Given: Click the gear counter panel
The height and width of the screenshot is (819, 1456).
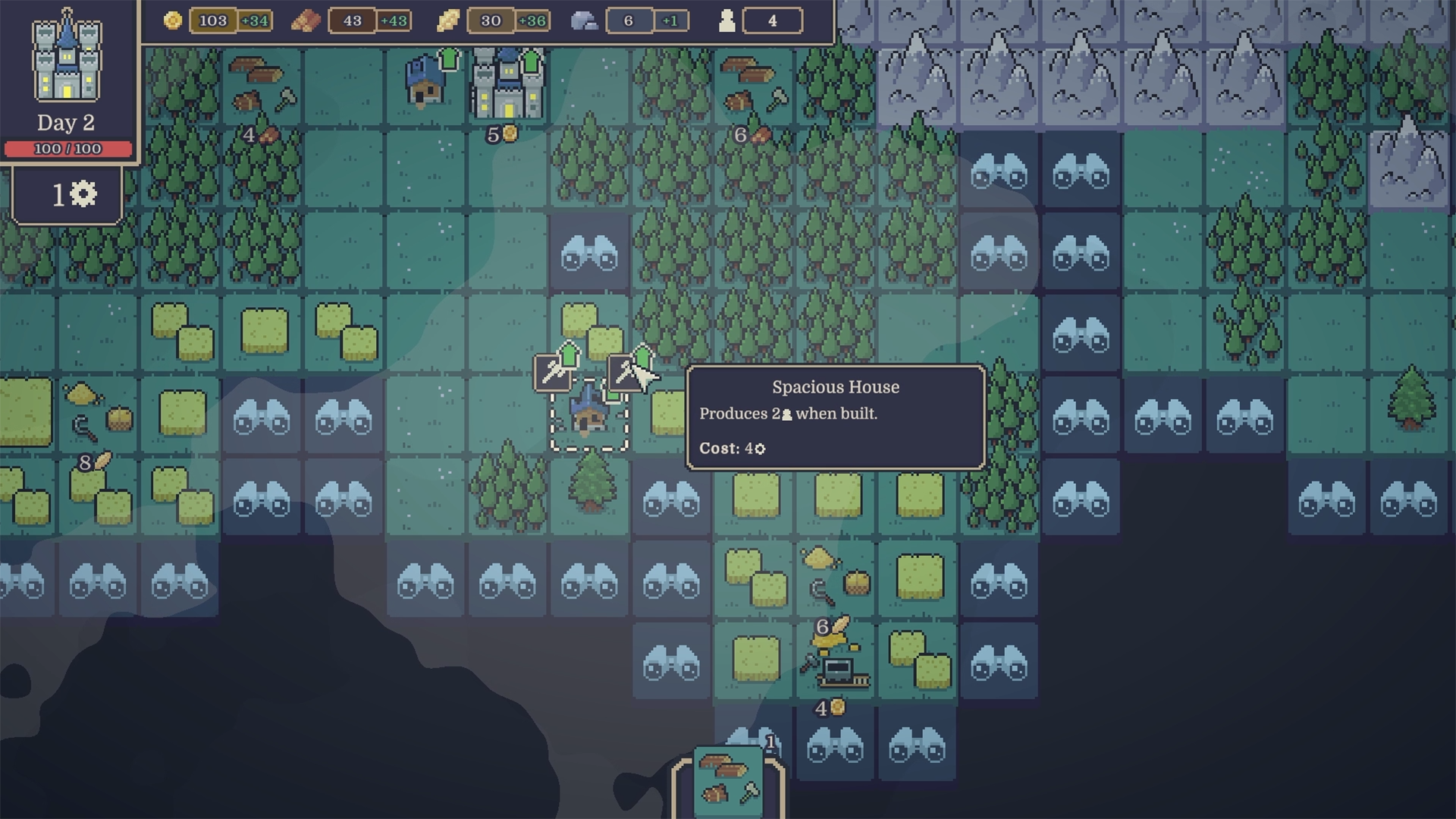Looking at the screenshot, I should point(68,196).
